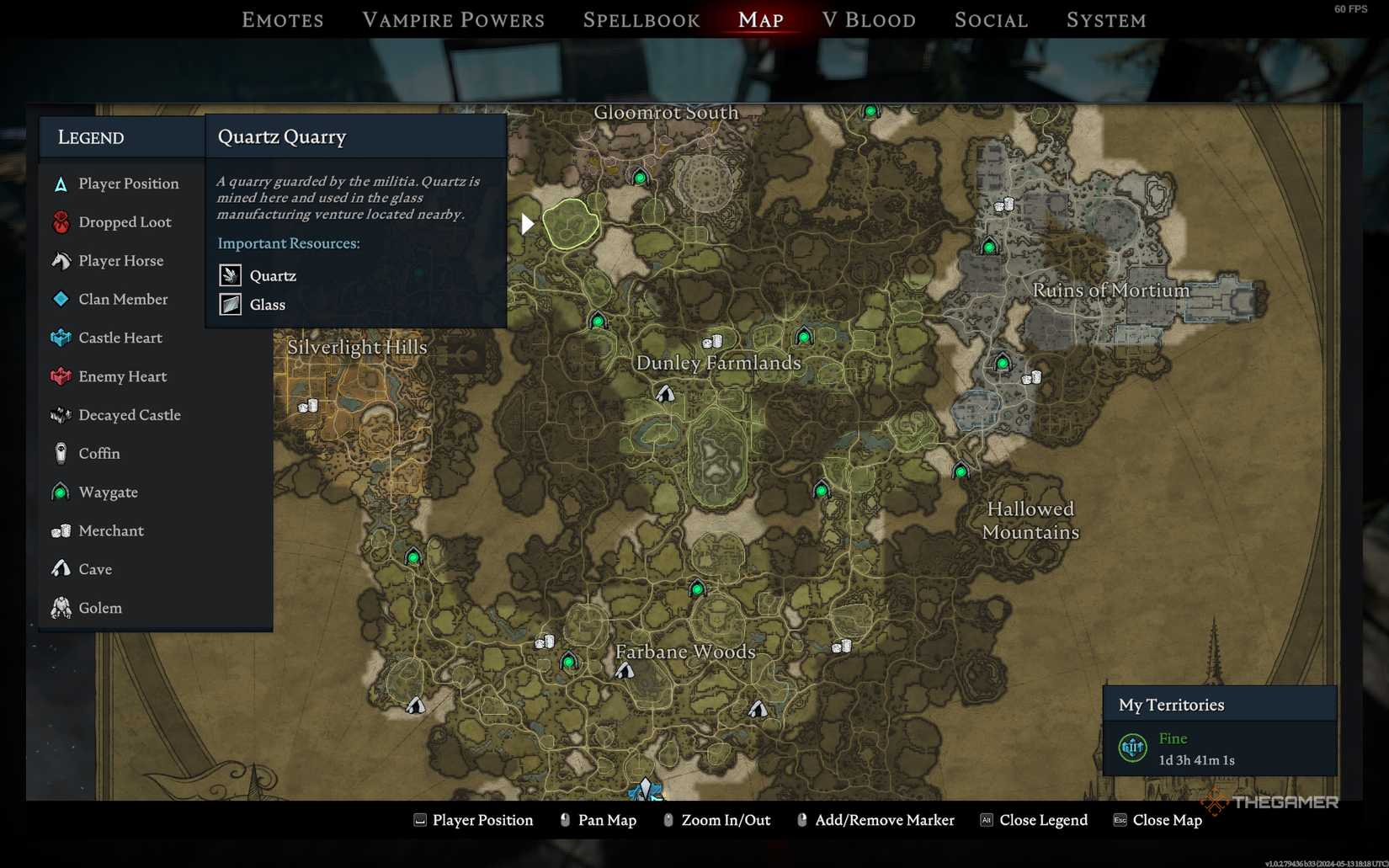Click the Castle Heart legend icon

[60, 338]
